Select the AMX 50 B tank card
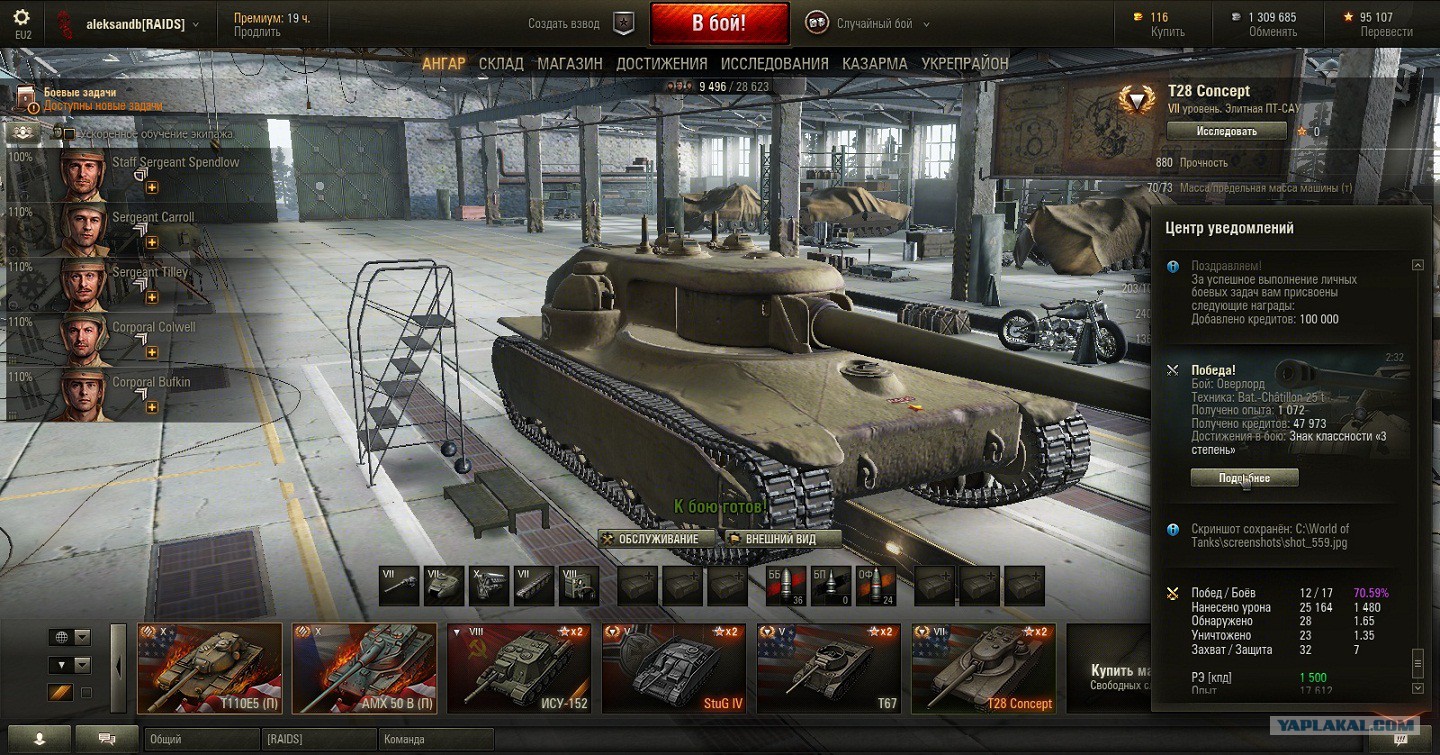The image size is (1440, 755). pyautogui.click(x=364, y=668)
